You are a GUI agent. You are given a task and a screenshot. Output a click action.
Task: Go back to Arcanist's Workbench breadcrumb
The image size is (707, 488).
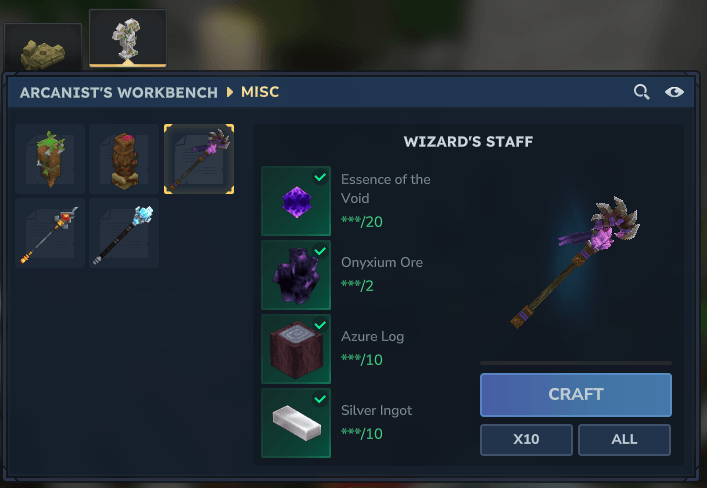coord(119,92)
